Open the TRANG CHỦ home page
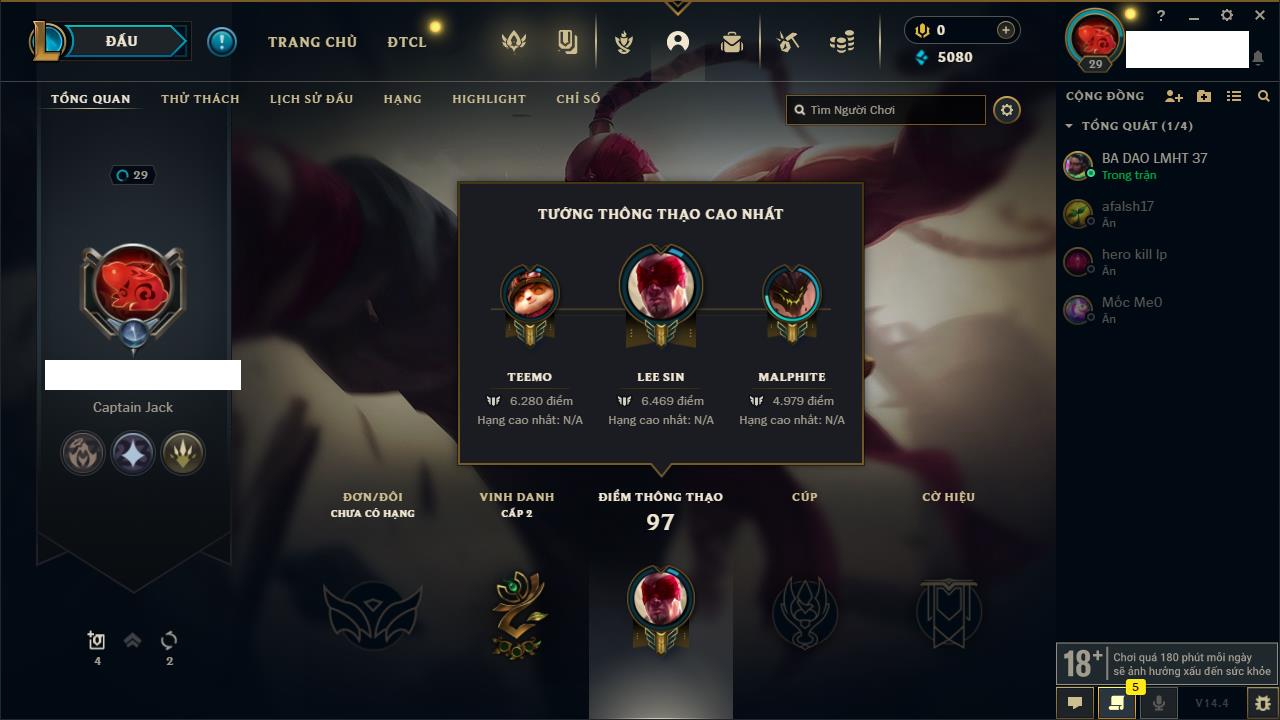The width and height of the screenshot is (1280, 720). (x=312, y=42)
